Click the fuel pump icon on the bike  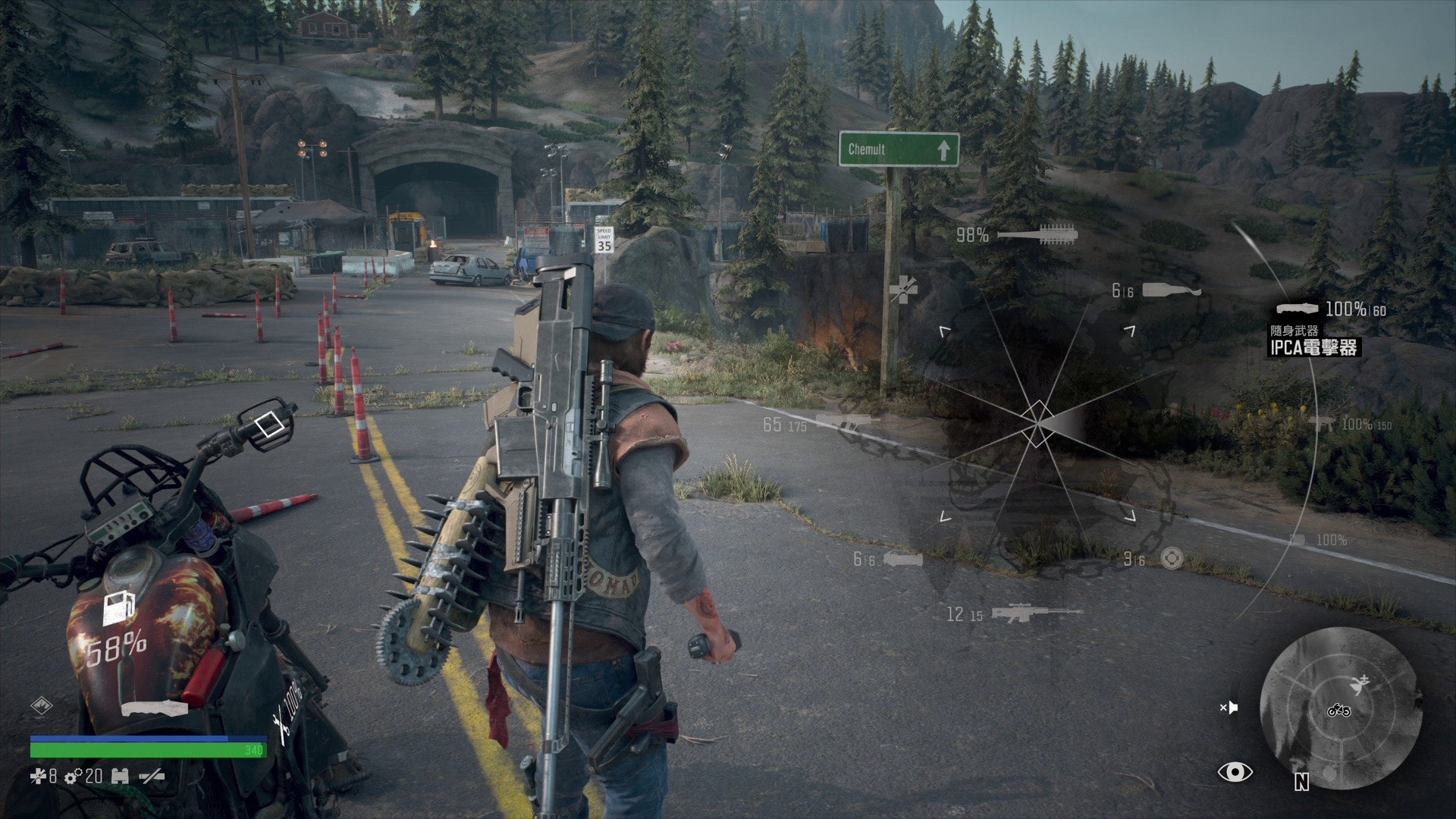(x=118, y=607)
